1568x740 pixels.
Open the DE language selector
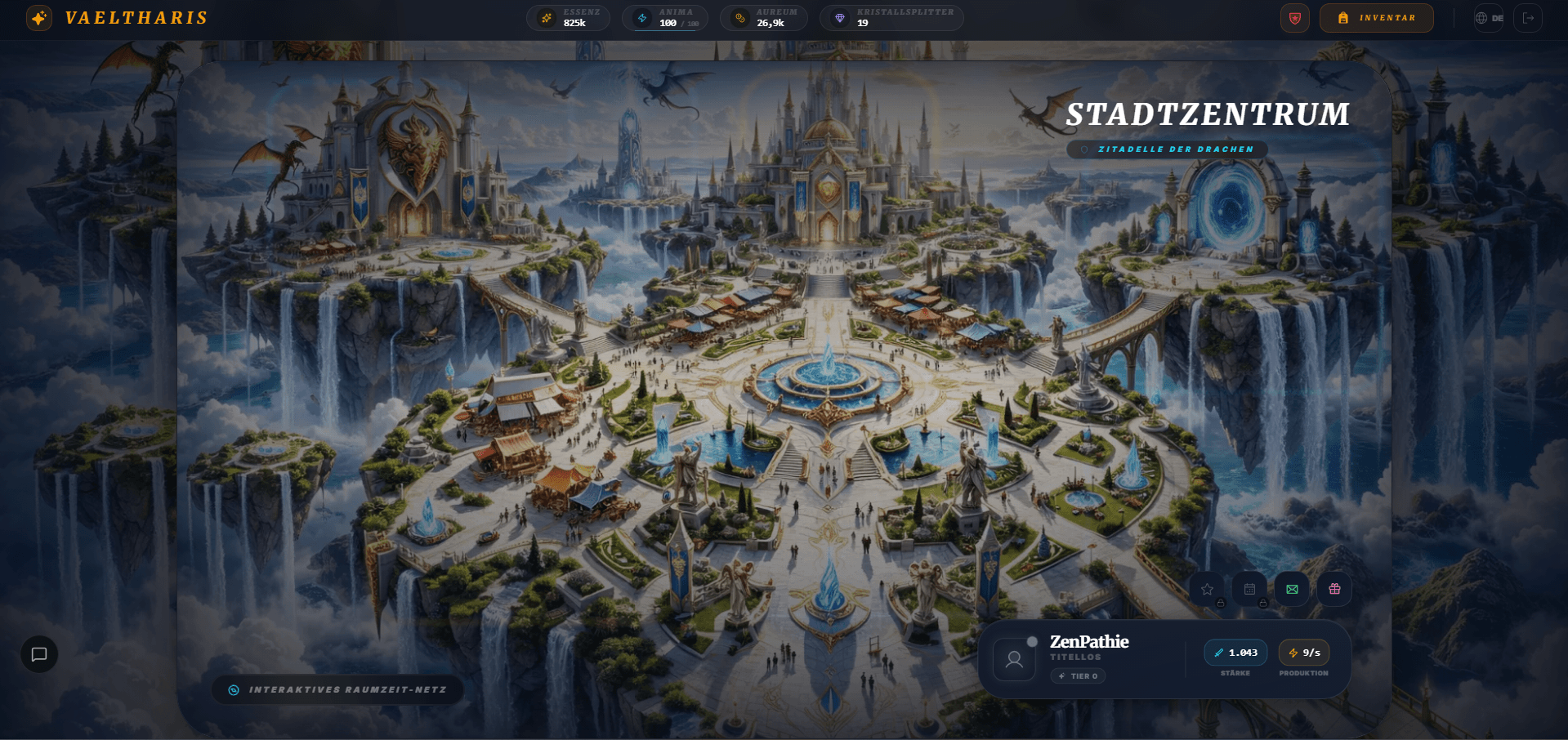pos(1489,17)
